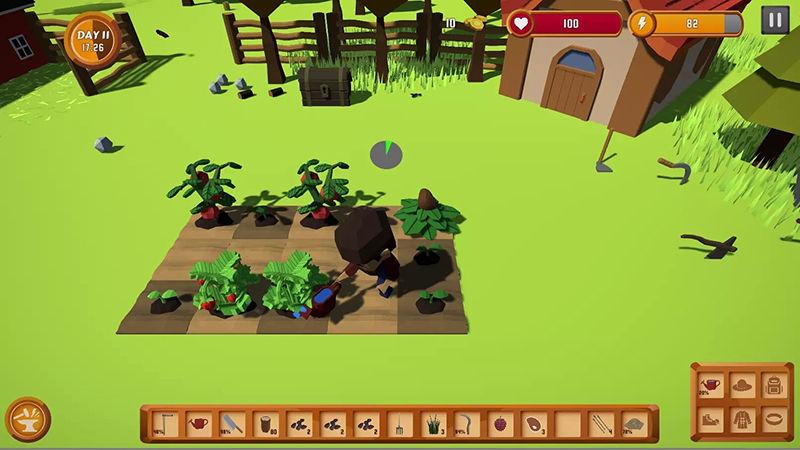Pause the game with the pause button
This screenshot has width=800, height=450.
tap(774, 20)
